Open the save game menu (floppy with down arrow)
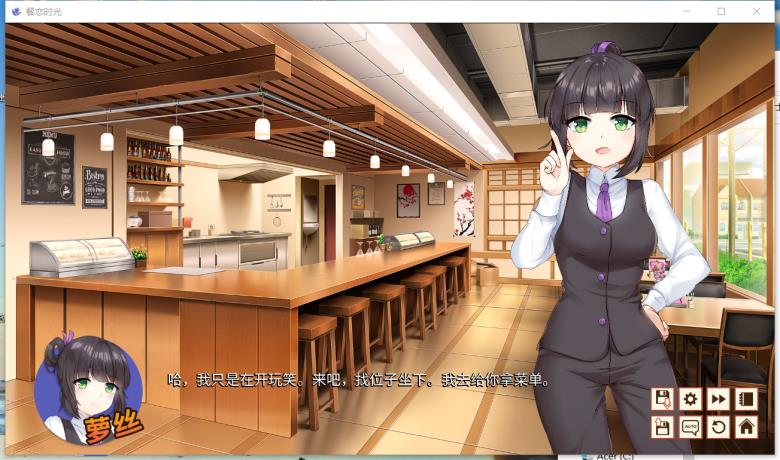780x460 pixels. [x=662, y=399]
